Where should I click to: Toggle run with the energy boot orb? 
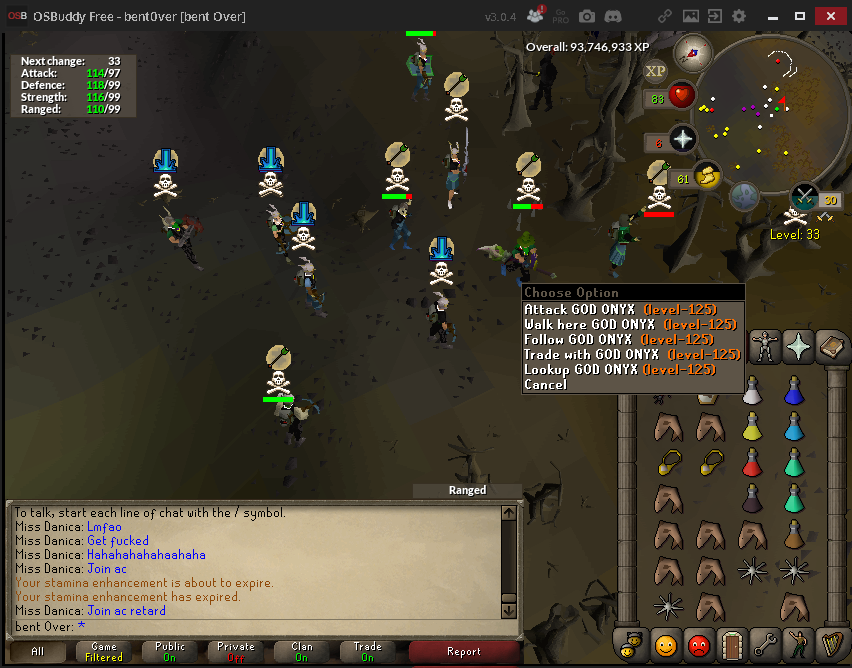tap(707, 175)
